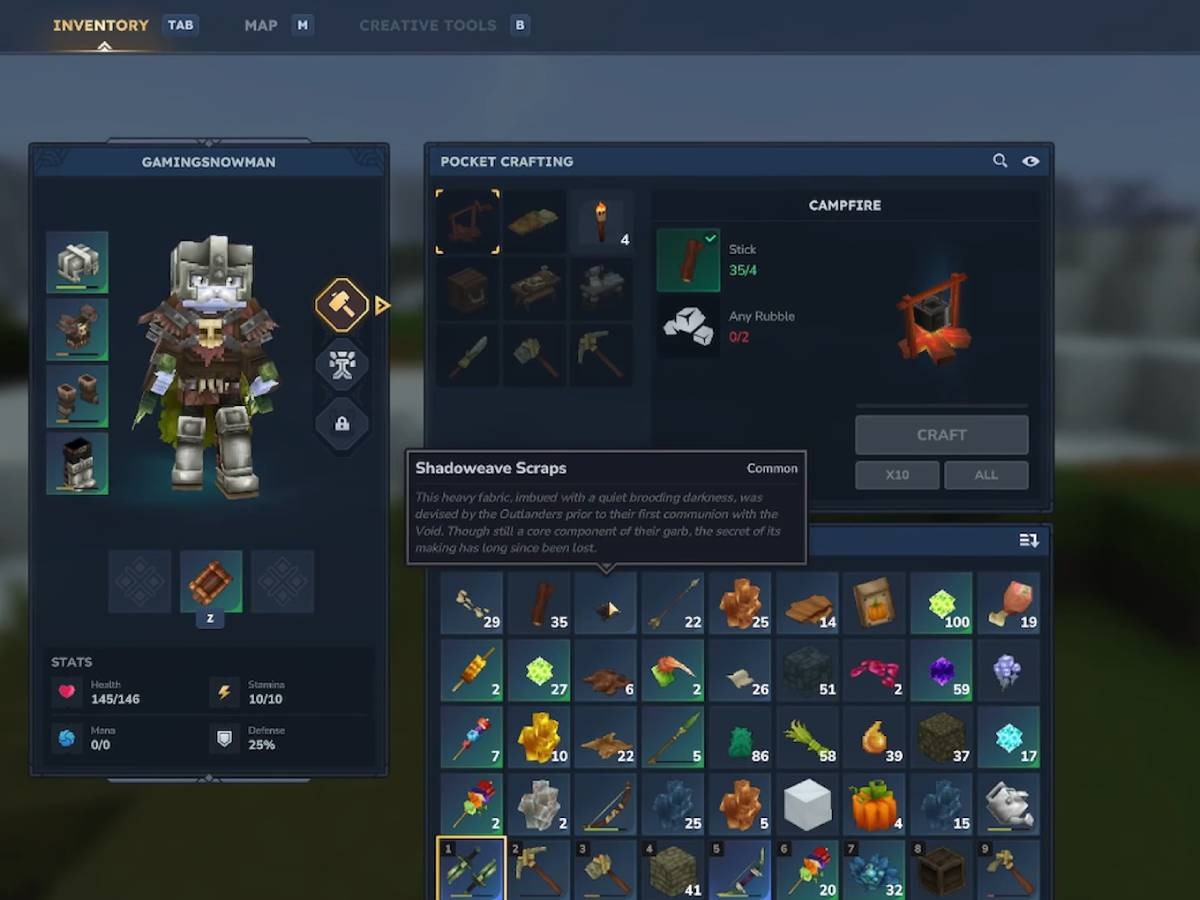The width and height of the screenshot is (1200, 900).
Task: Select the Inventory tab
Action: point(101,25)
